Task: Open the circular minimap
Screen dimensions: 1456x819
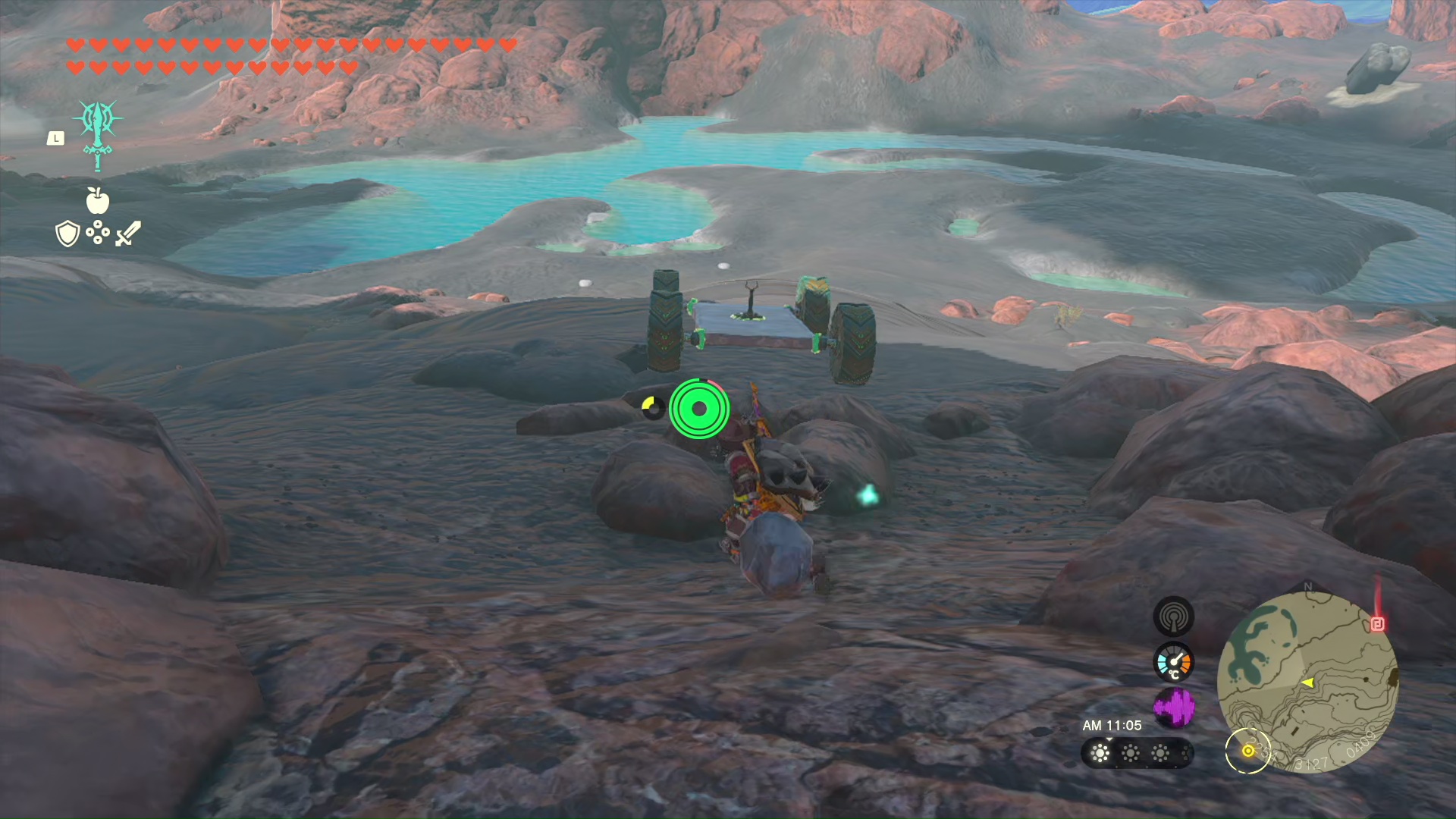Action: tap(1307, 682)
